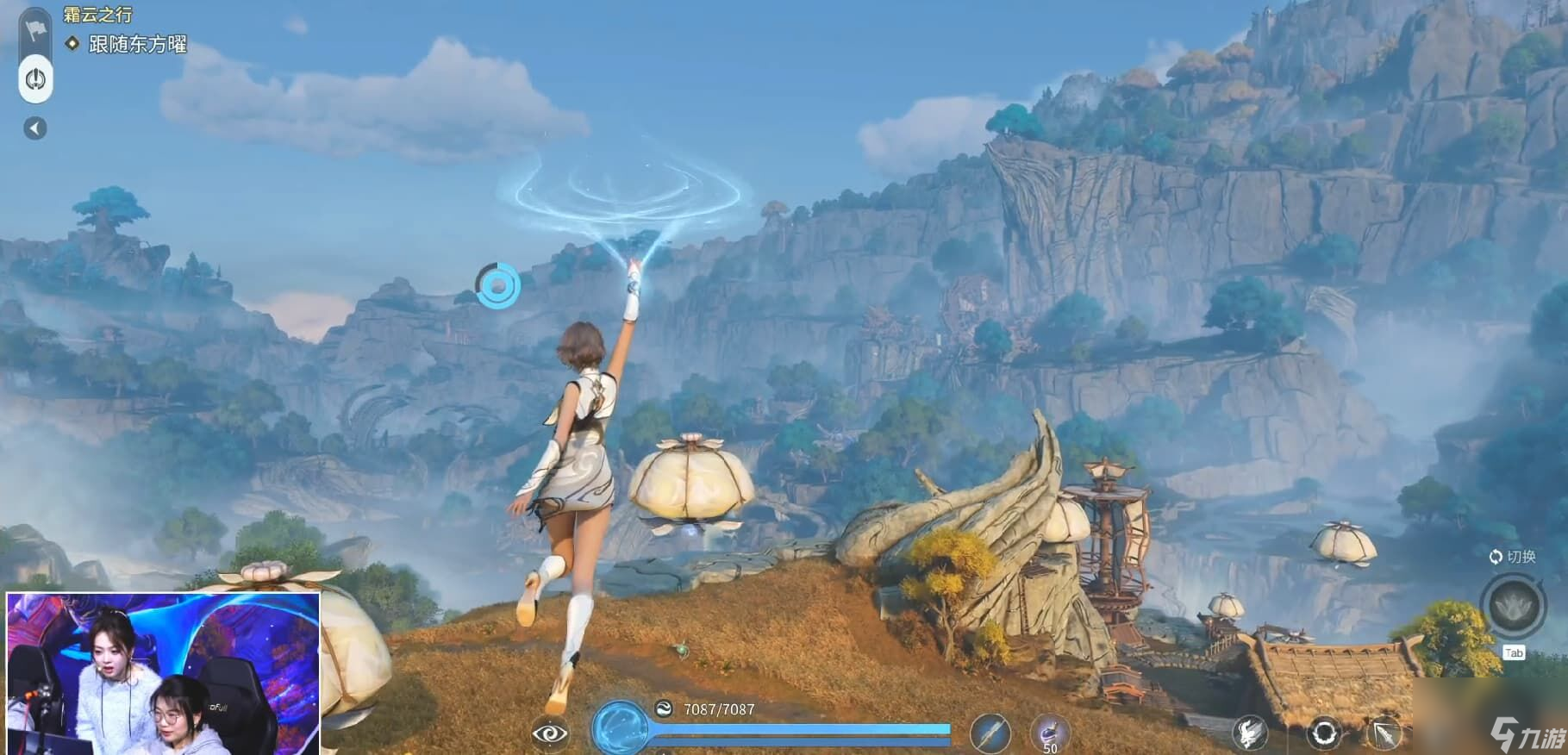Toggle the eye vision icon
Image resolution: width=1568 pixels, height=755 pixels.
[550, 733]
